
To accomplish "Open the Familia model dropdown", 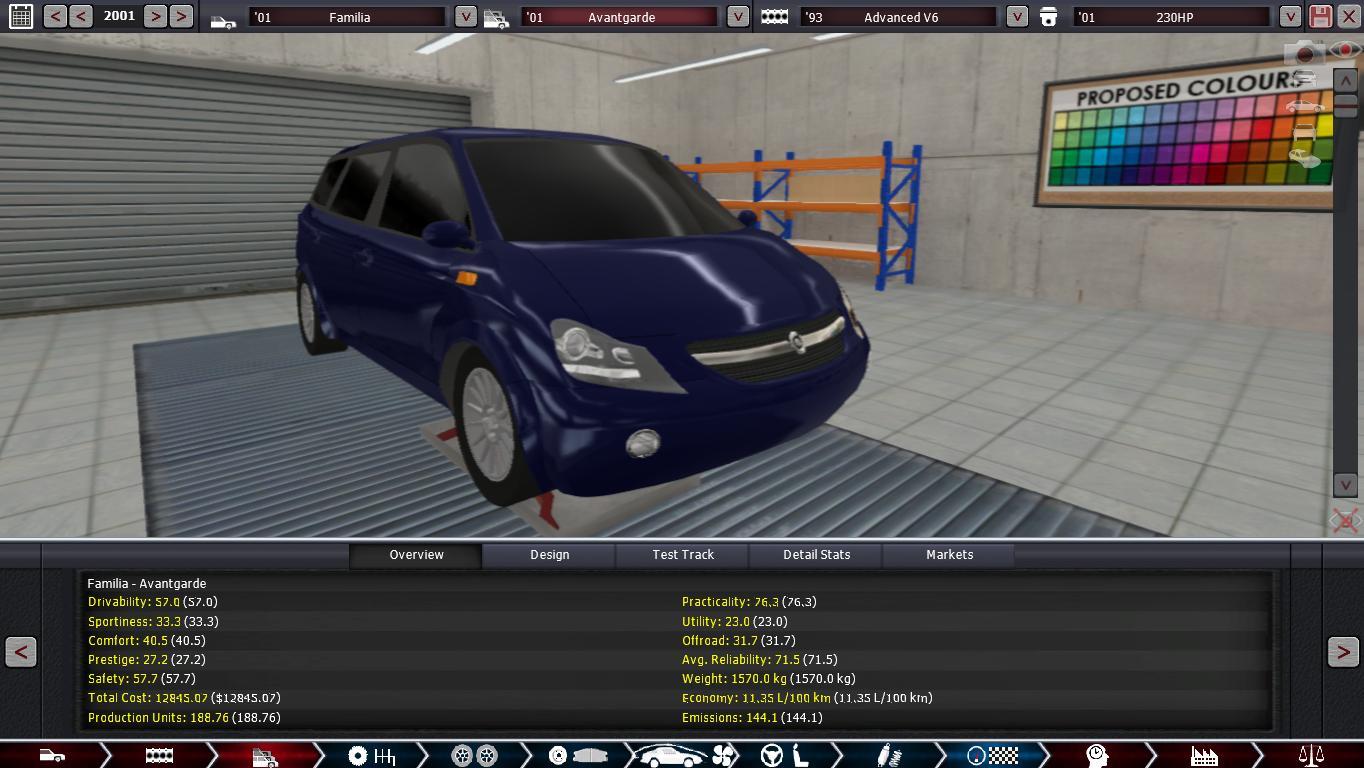I will click(x=466, y=17).
